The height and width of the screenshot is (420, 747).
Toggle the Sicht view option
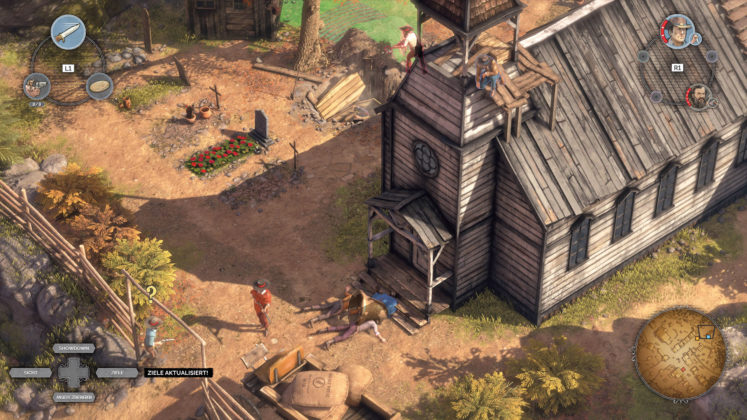[x=30, y=372]
